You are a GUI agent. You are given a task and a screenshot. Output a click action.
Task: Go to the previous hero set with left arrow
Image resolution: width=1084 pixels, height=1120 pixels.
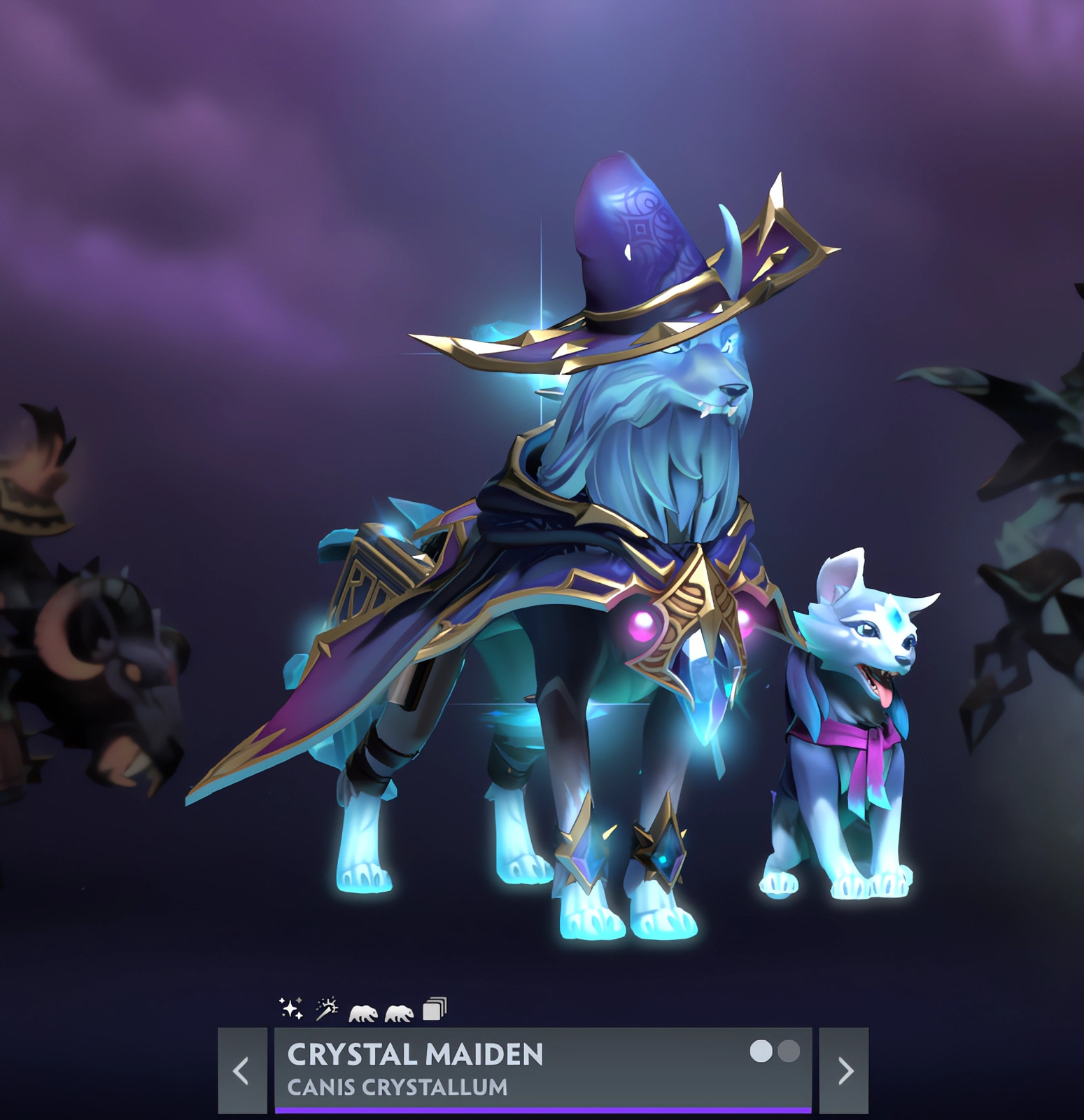(x=242, y=1070)
